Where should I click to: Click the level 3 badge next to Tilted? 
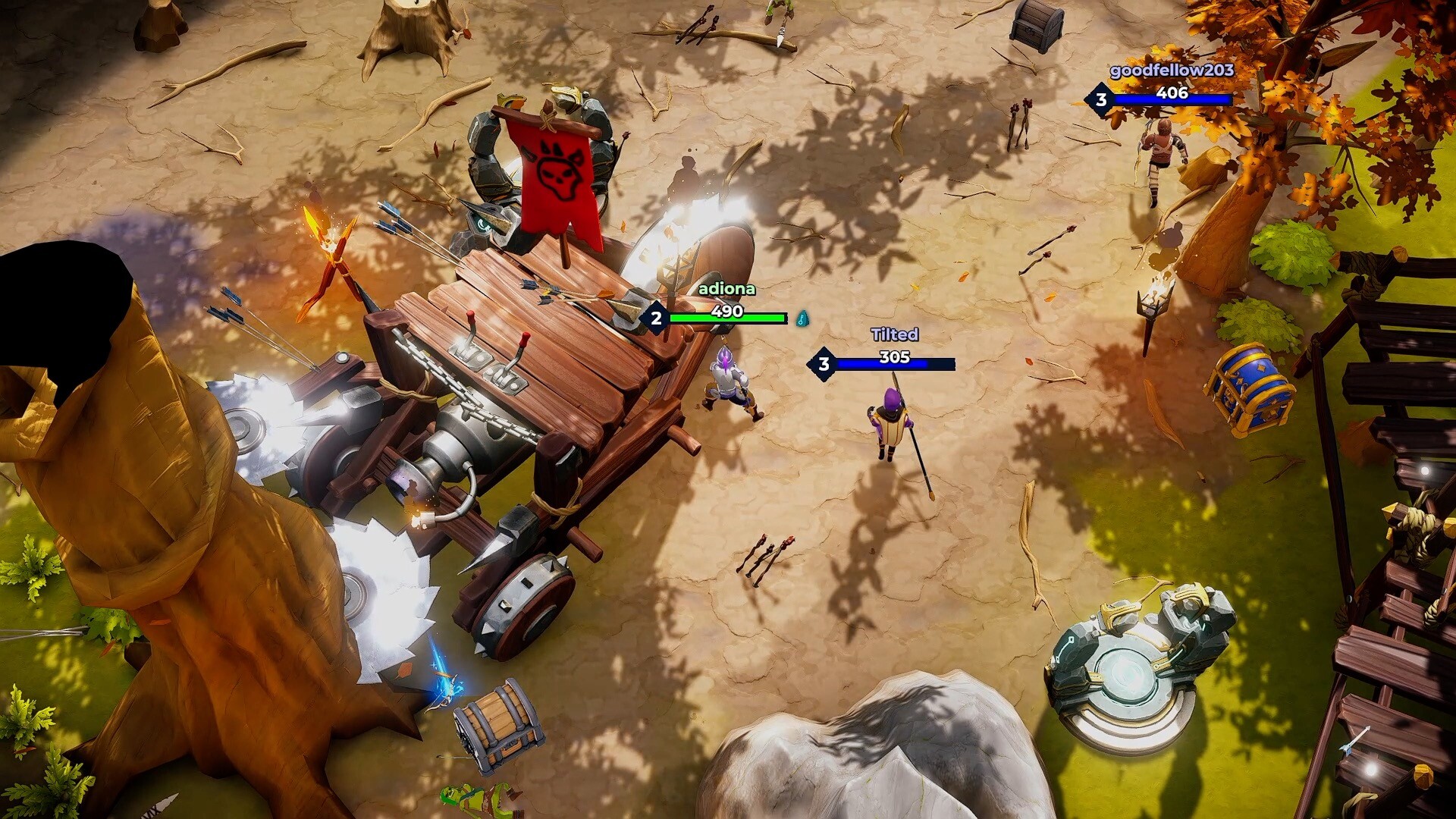coord(823,364)
